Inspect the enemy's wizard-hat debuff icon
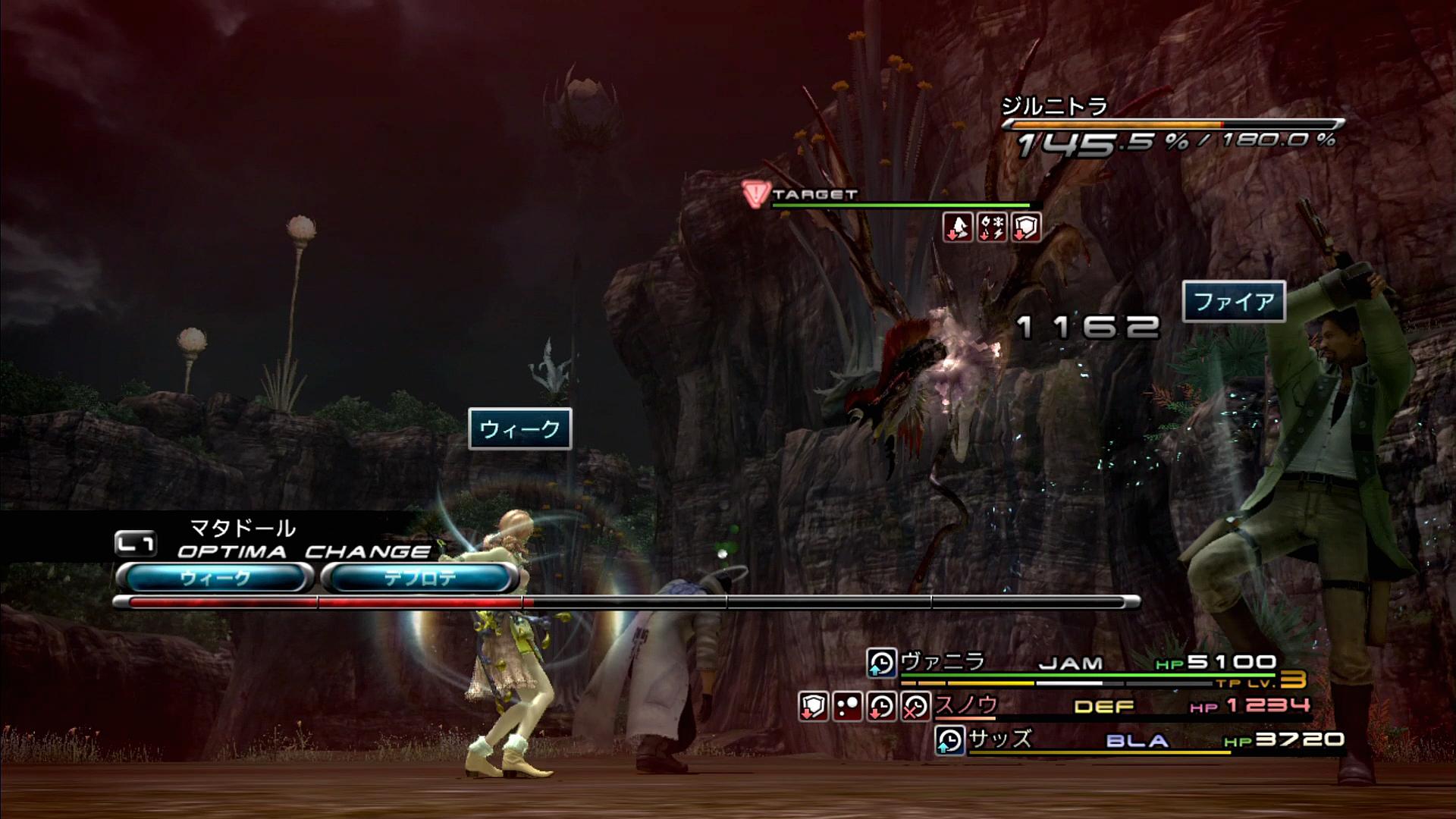 point(958,227)
